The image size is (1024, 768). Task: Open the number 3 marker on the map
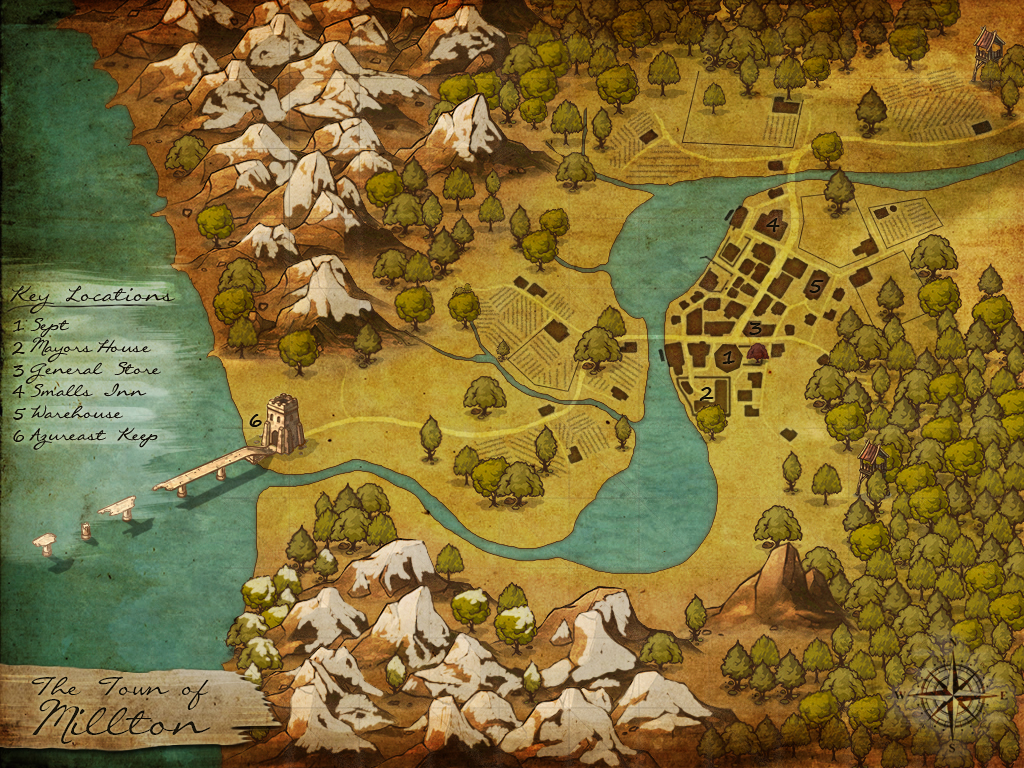756,328
